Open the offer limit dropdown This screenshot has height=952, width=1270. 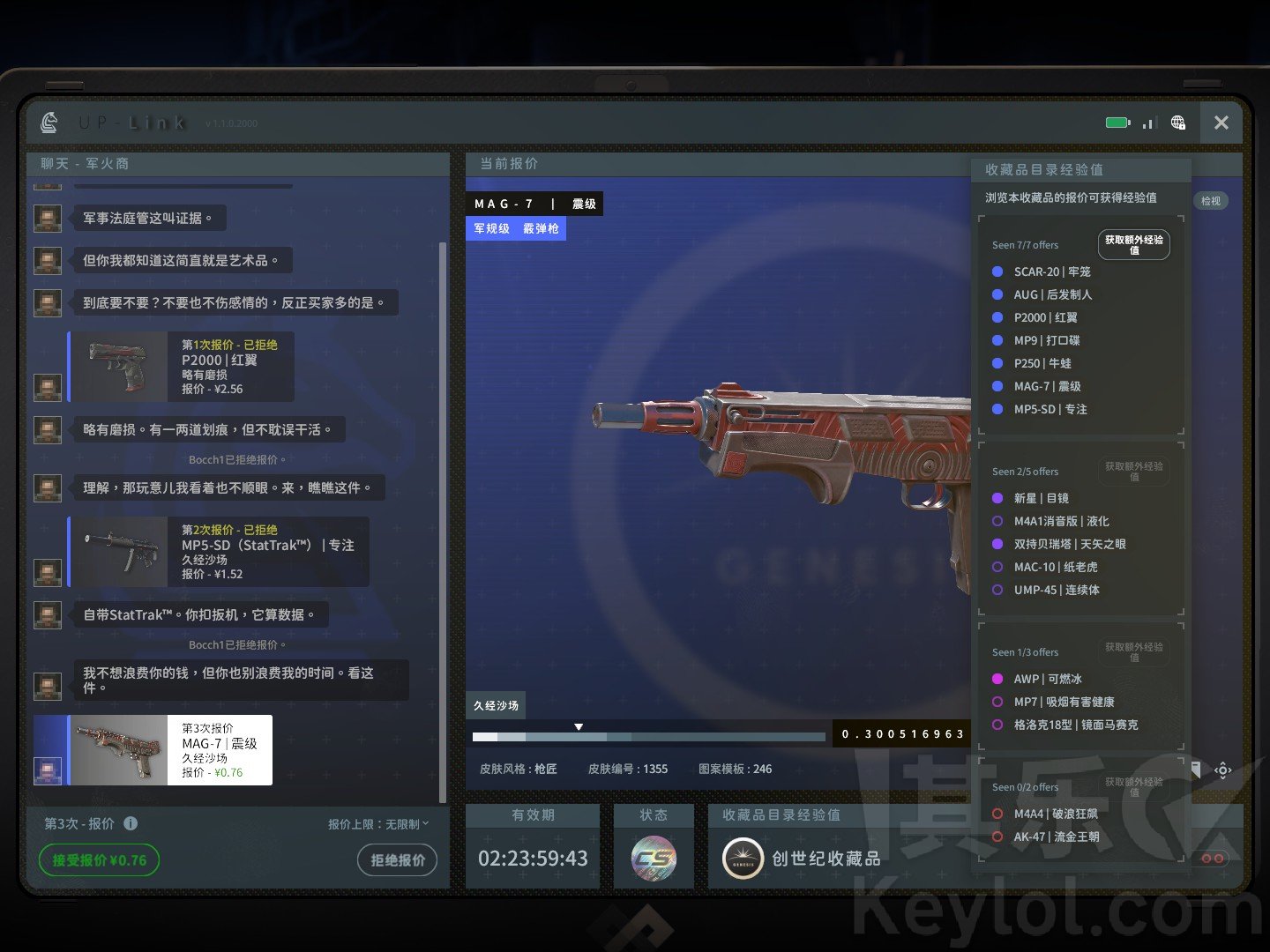[x=378, y=824]
